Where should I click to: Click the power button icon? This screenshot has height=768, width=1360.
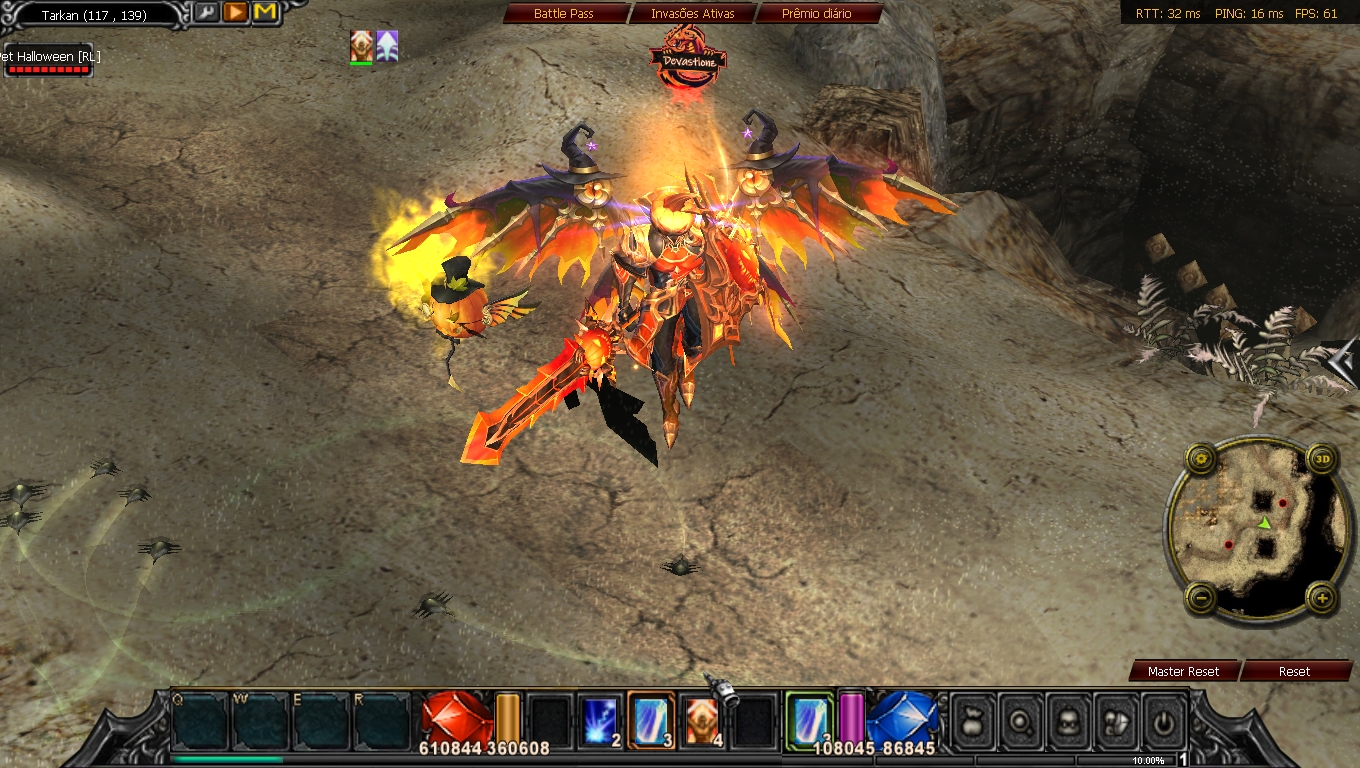tap(1164, 720)
